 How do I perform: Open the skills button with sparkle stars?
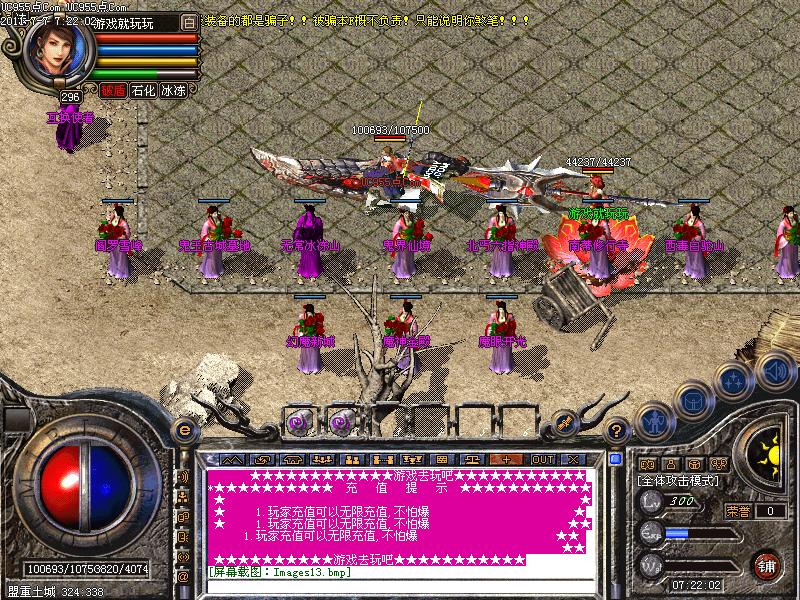[734, 380]
